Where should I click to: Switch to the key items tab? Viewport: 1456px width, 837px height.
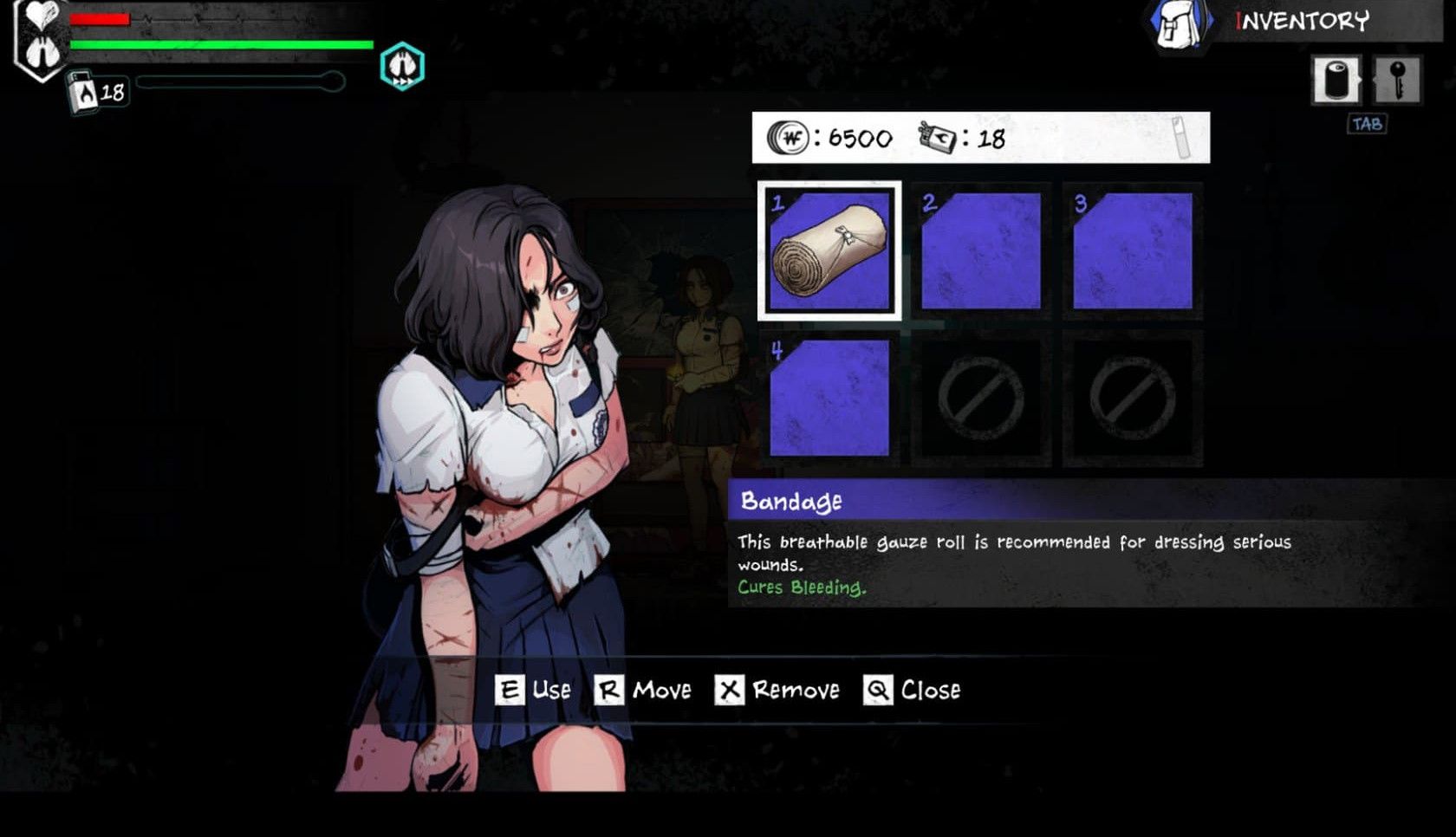point(1397,81)
